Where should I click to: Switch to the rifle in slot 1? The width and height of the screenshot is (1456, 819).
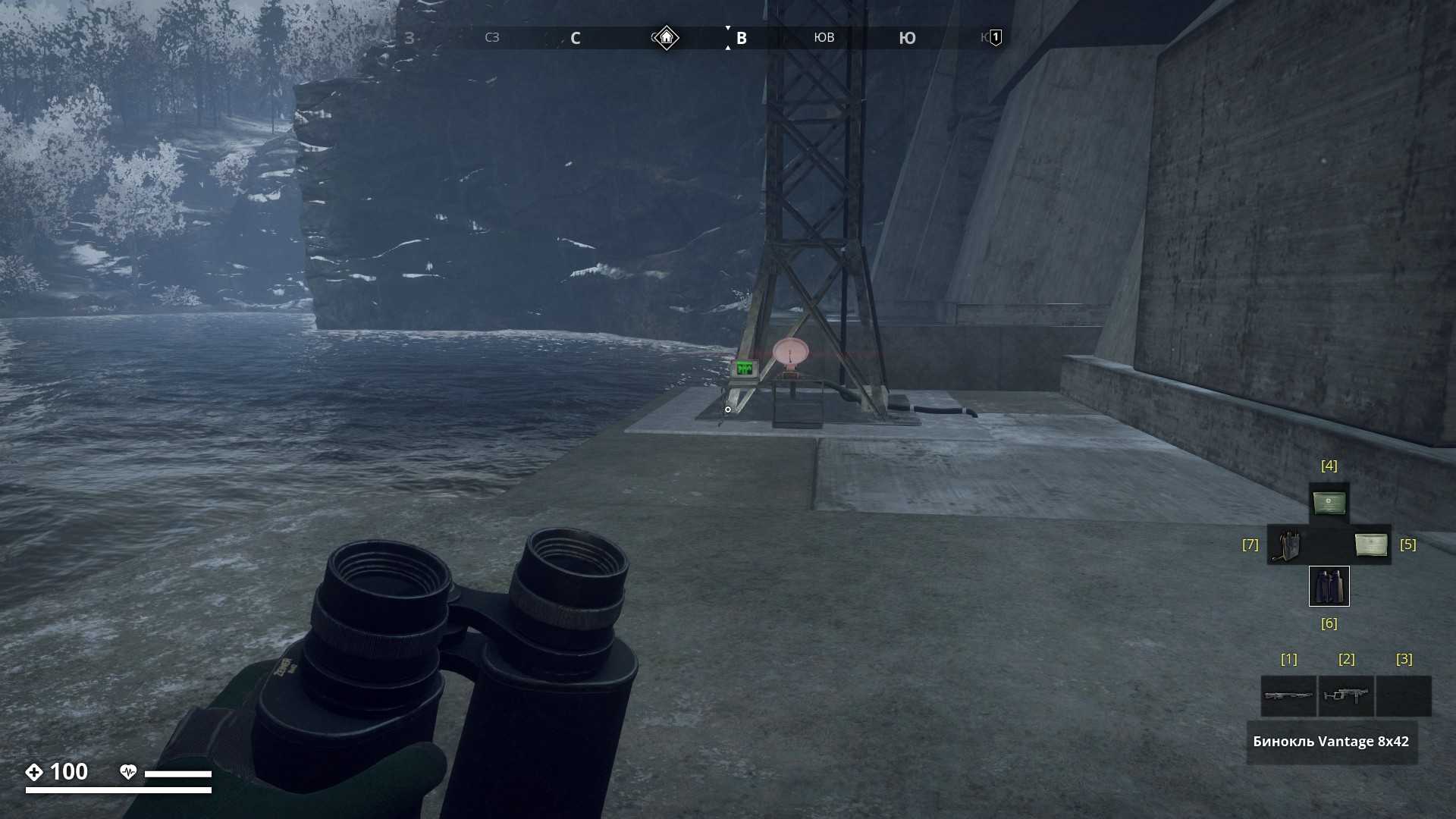1288,695
